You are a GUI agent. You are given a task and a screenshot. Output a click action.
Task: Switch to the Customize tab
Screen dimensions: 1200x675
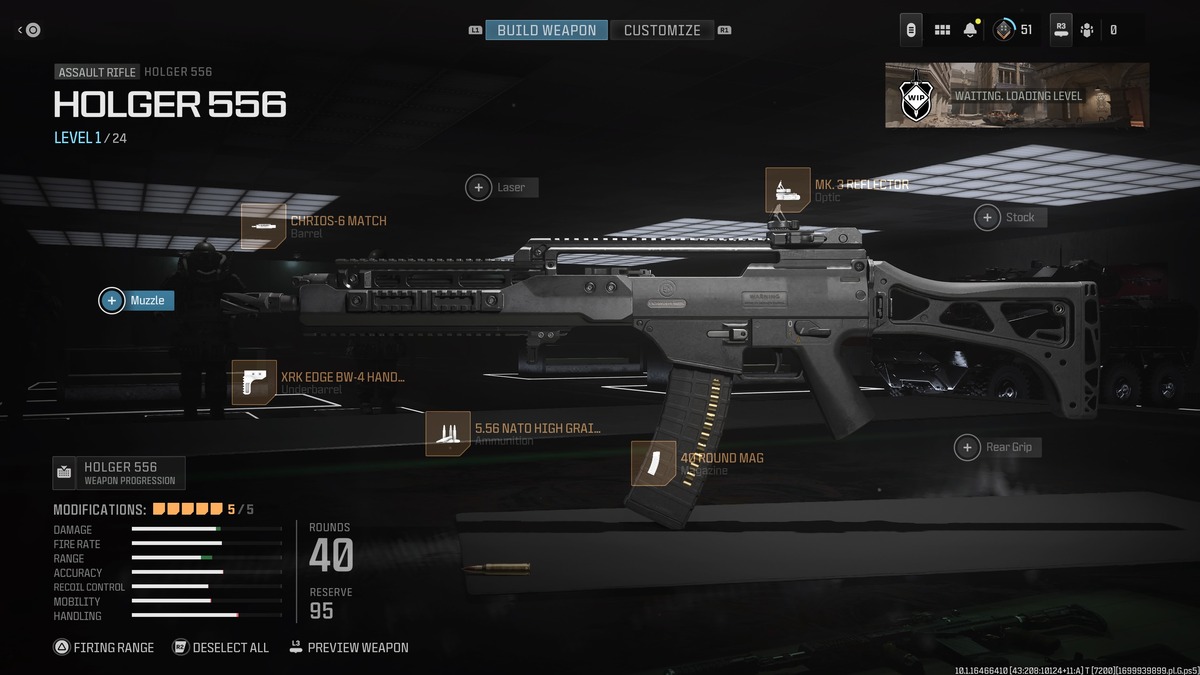(x=662, y=30)
